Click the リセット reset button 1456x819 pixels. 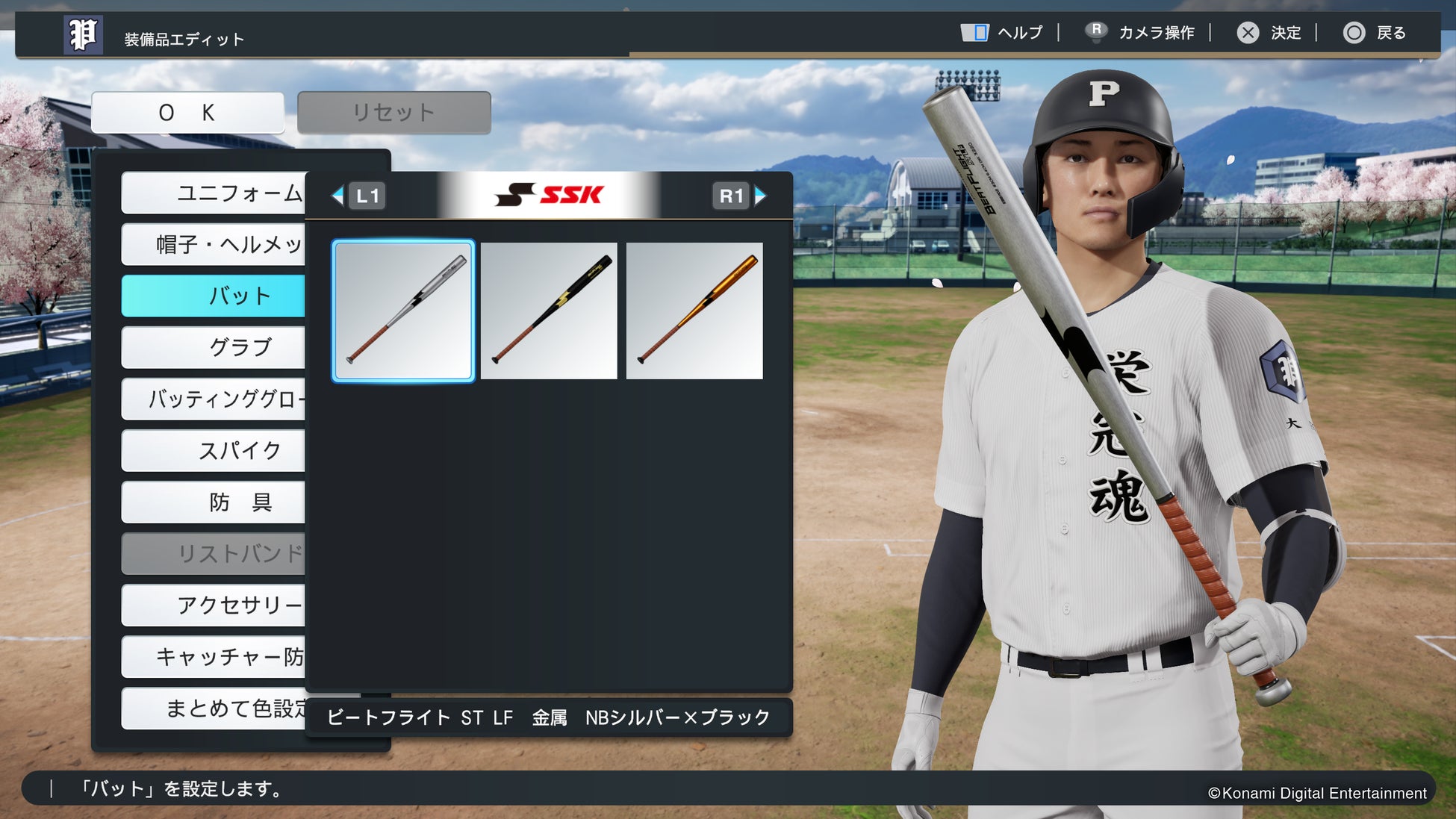tap(393, 113)
